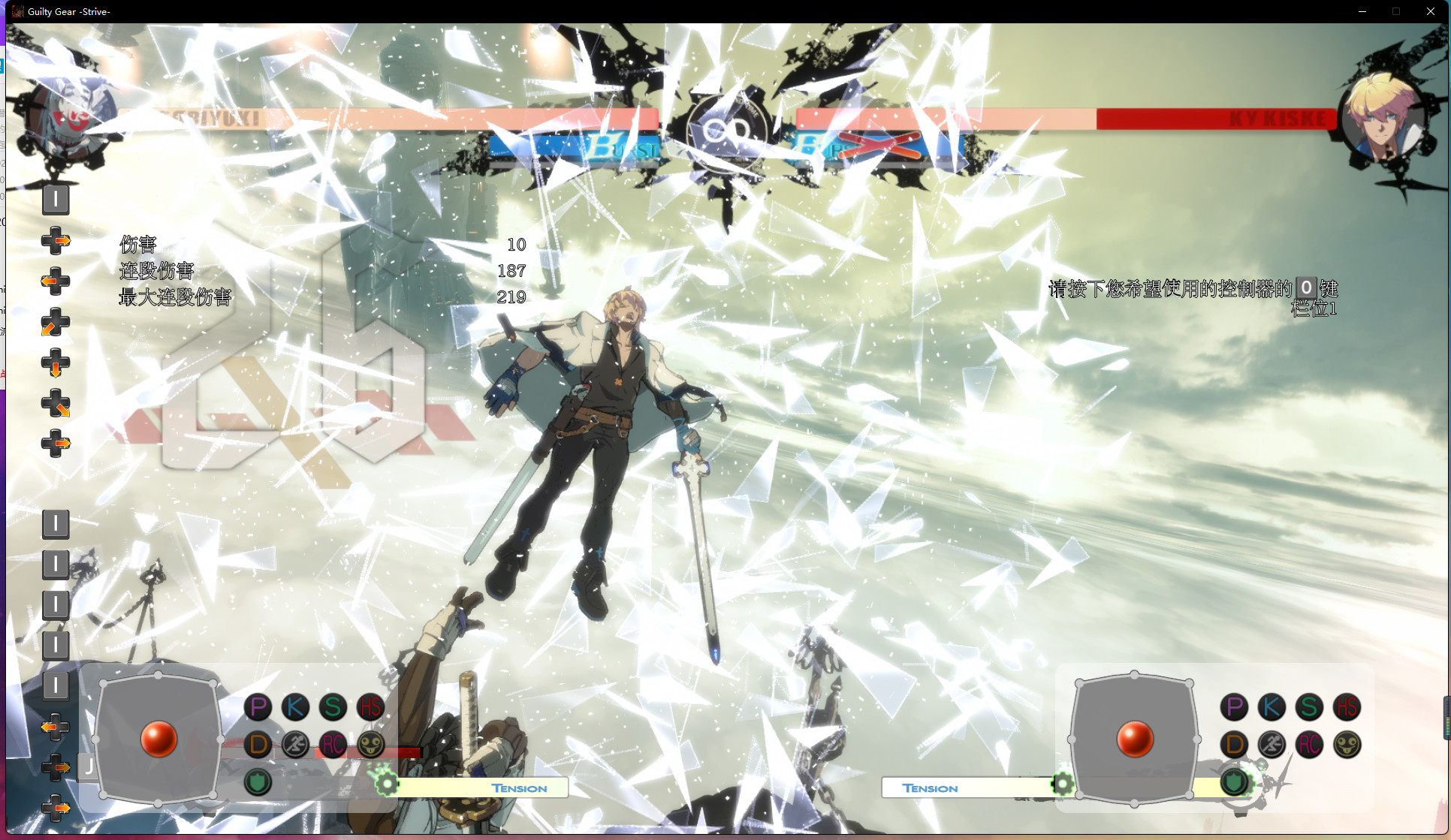The image size is (1451, 840).
Task: Click the taunt smiley-face icon
Action: [370, 745]
